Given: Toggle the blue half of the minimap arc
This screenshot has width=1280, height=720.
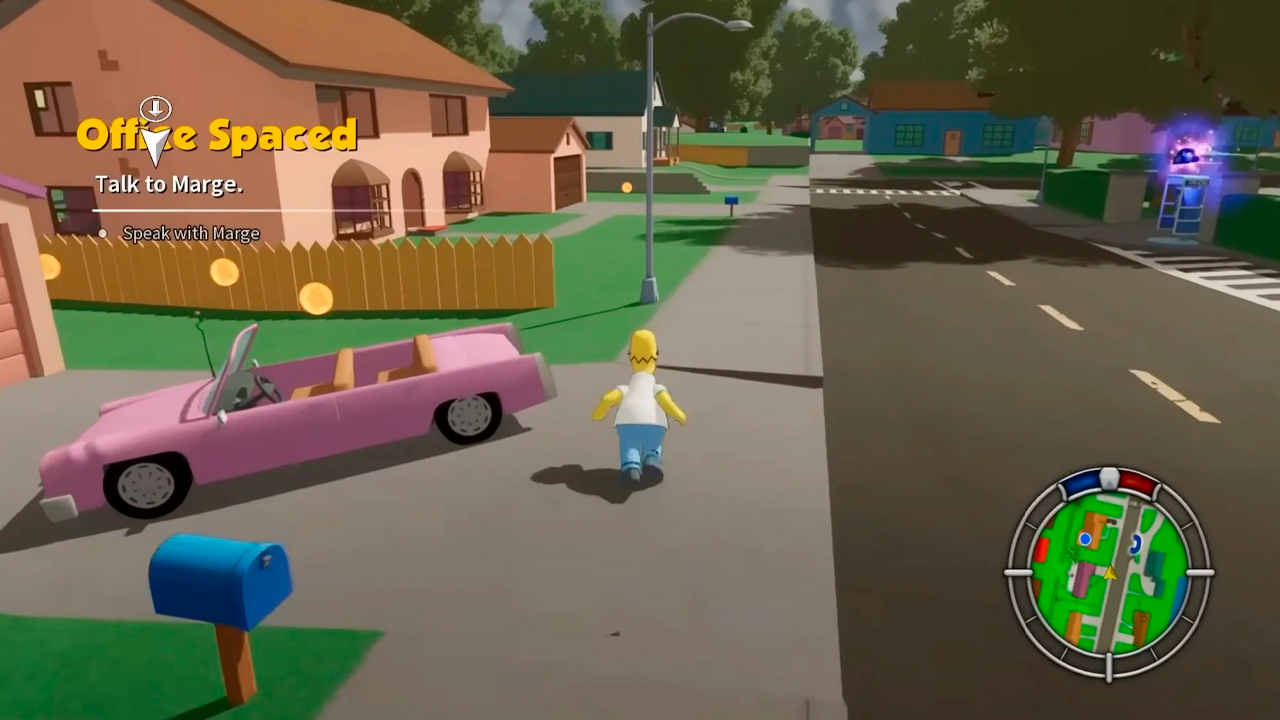Looking at the screenshot, I should pos(1083,482).
